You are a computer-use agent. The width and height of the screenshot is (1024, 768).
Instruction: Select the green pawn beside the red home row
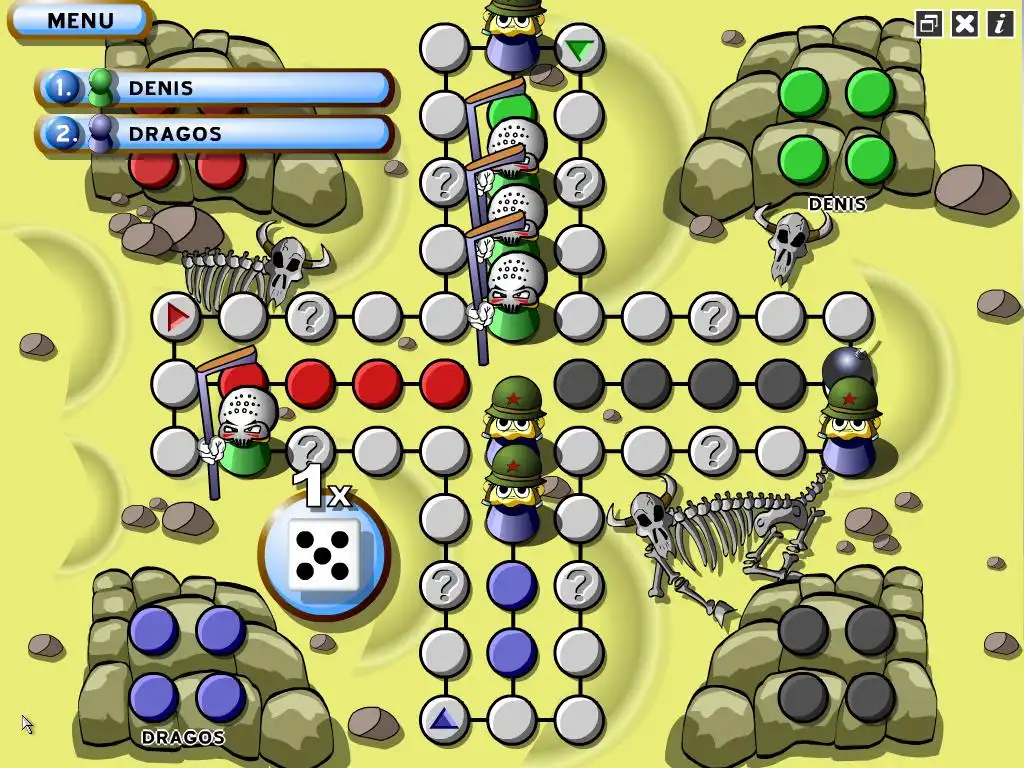243,430
